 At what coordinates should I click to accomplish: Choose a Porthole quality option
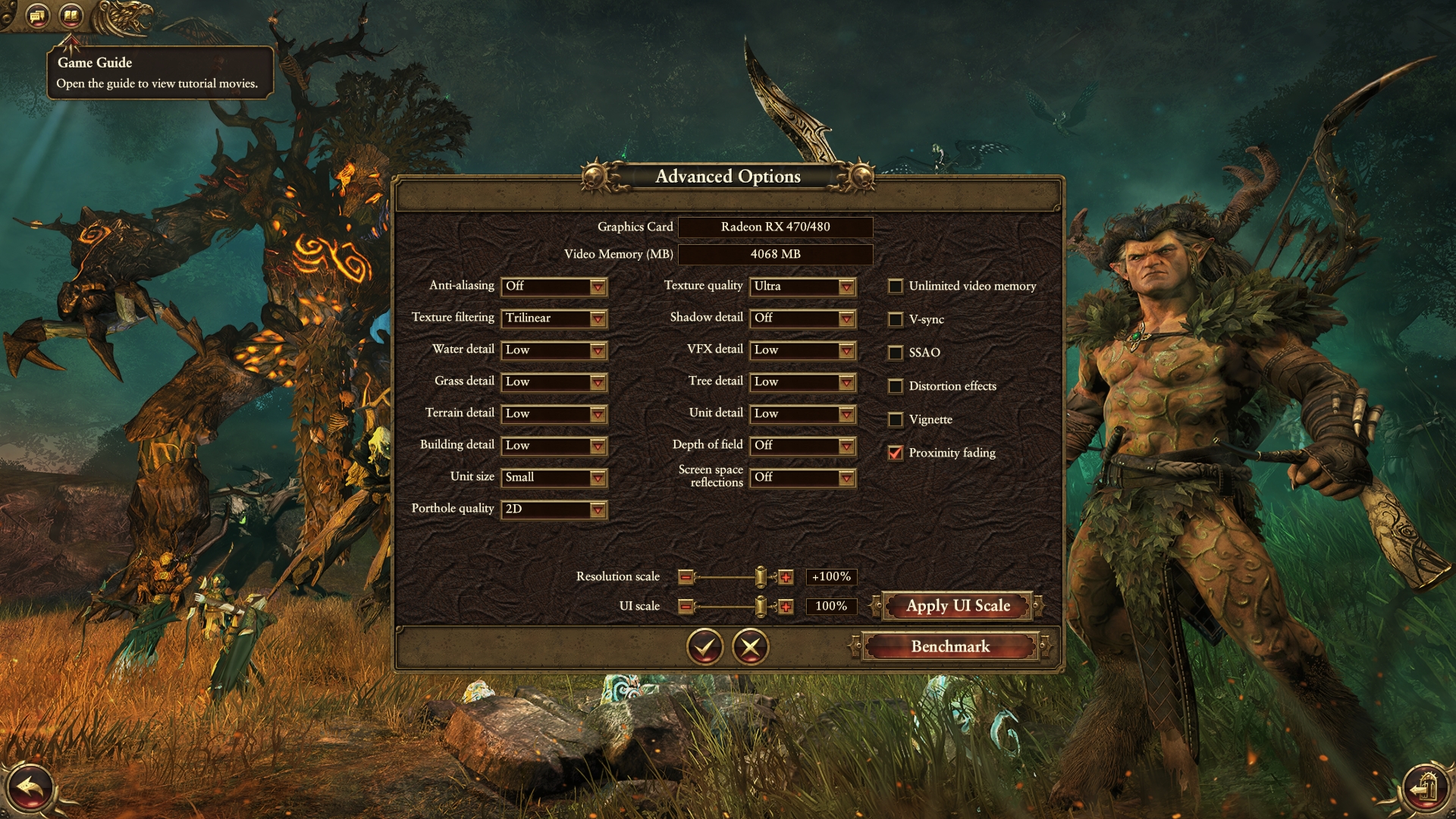pyautogui.click(x=554, y=510)
